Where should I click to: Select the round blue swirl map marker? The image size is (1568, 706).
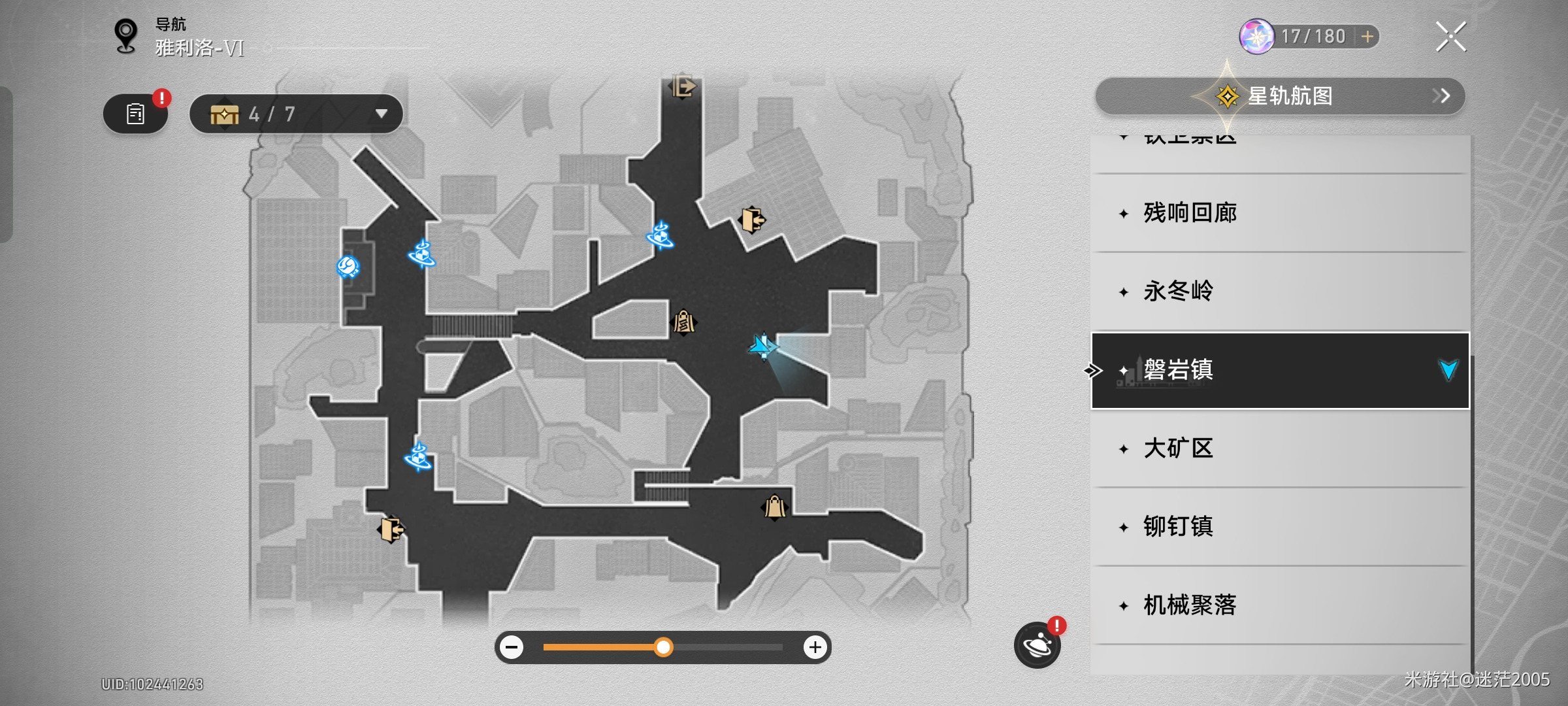[x=348, y=267]
